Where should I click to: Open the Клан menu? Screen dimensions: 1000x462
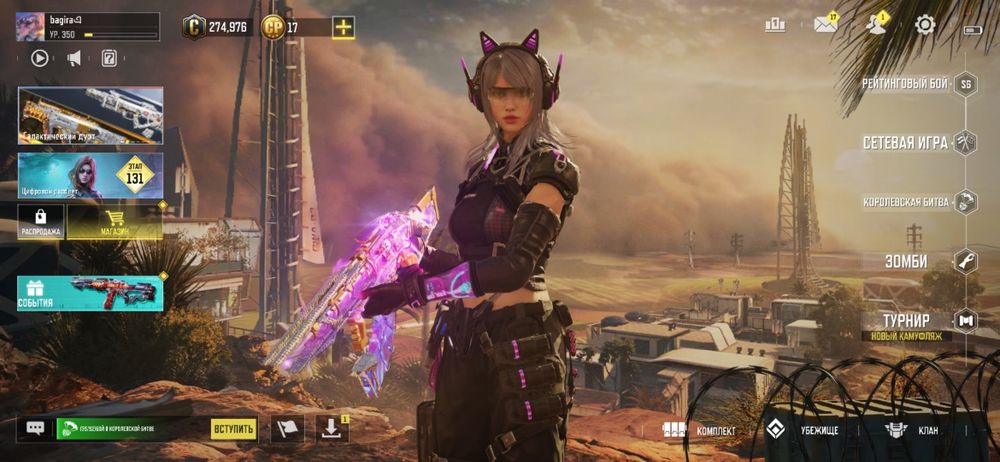click(909, 430)
